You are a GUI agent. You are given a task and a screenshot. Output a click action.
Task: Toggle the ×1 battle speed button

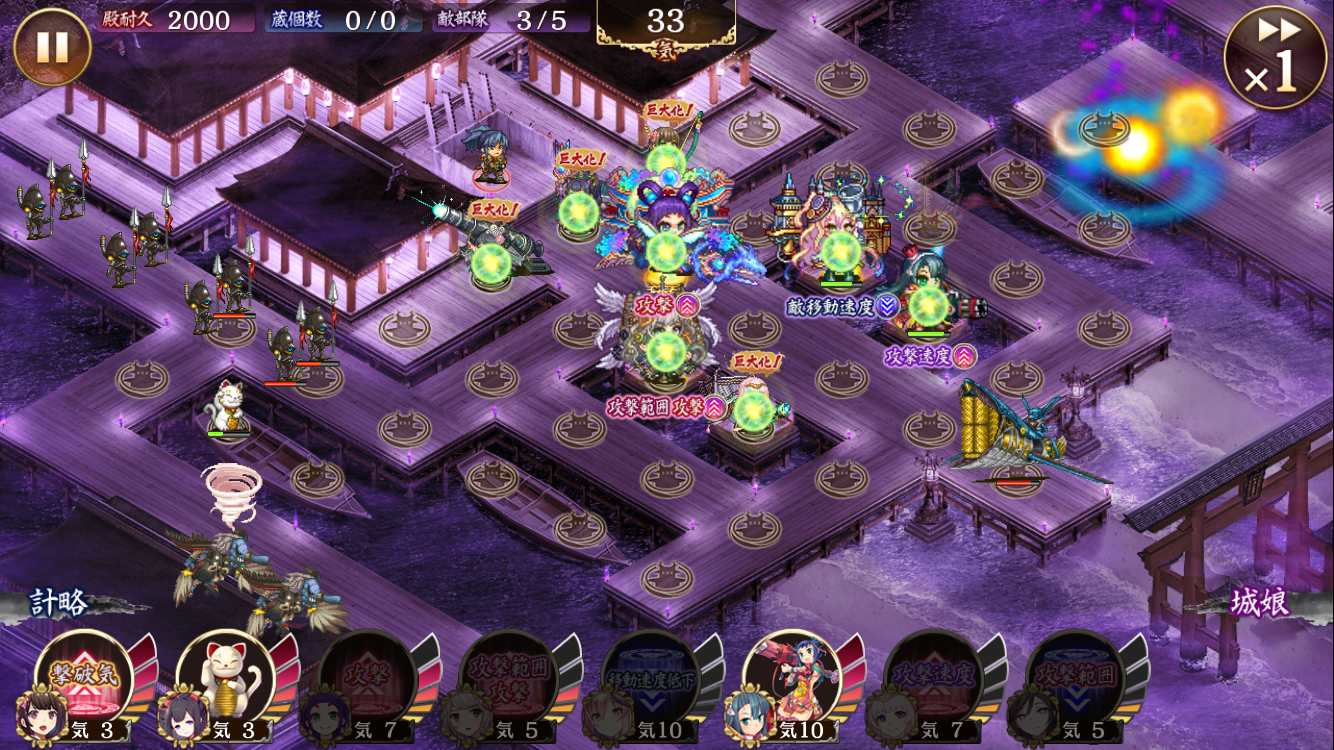(x=1274, y=58)
